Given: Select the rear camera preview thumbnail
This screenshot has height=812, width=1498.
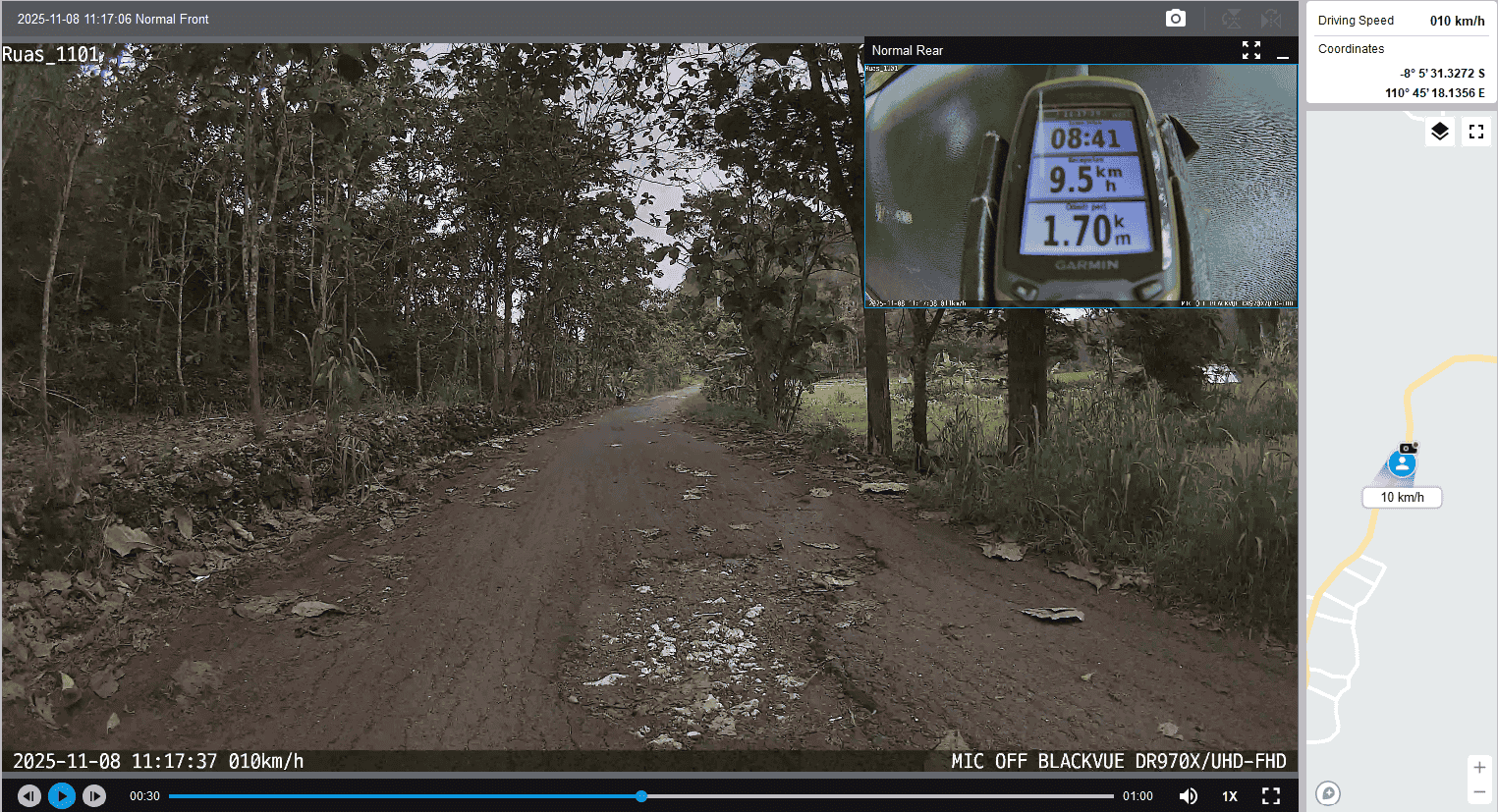Looking at the screenshot, I should [1081, 186].
